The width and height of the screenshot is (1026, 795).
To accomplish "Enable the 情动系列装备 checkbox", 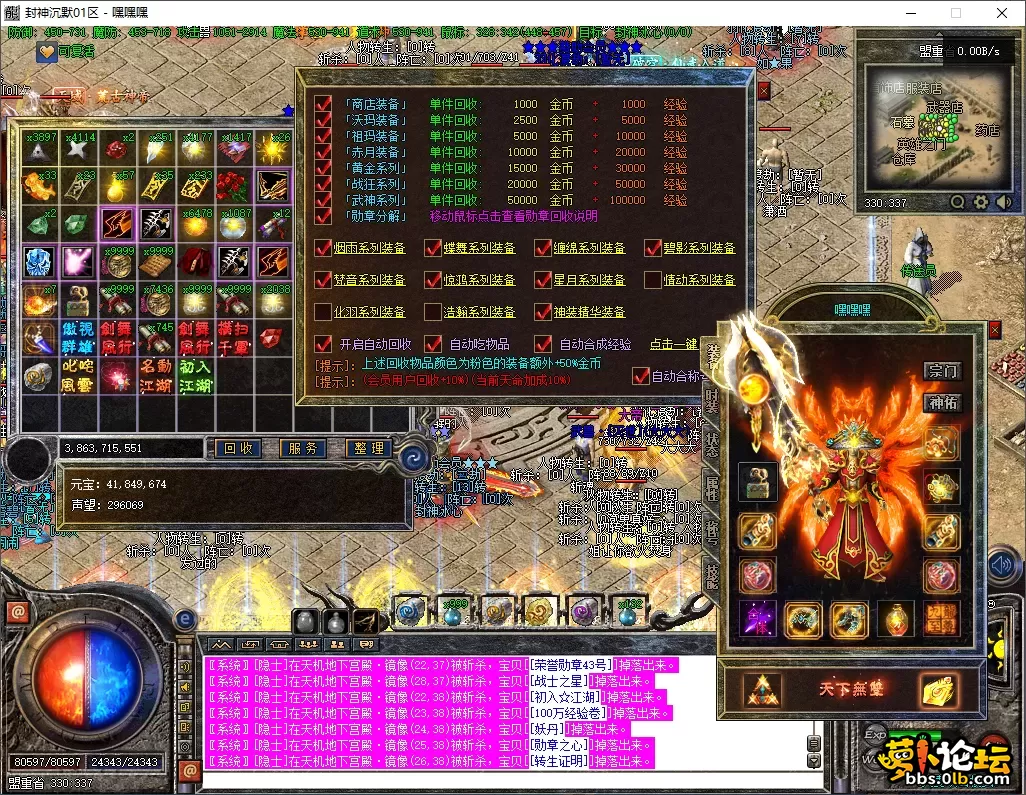I will pyautogui.click(x=653, y=280).
